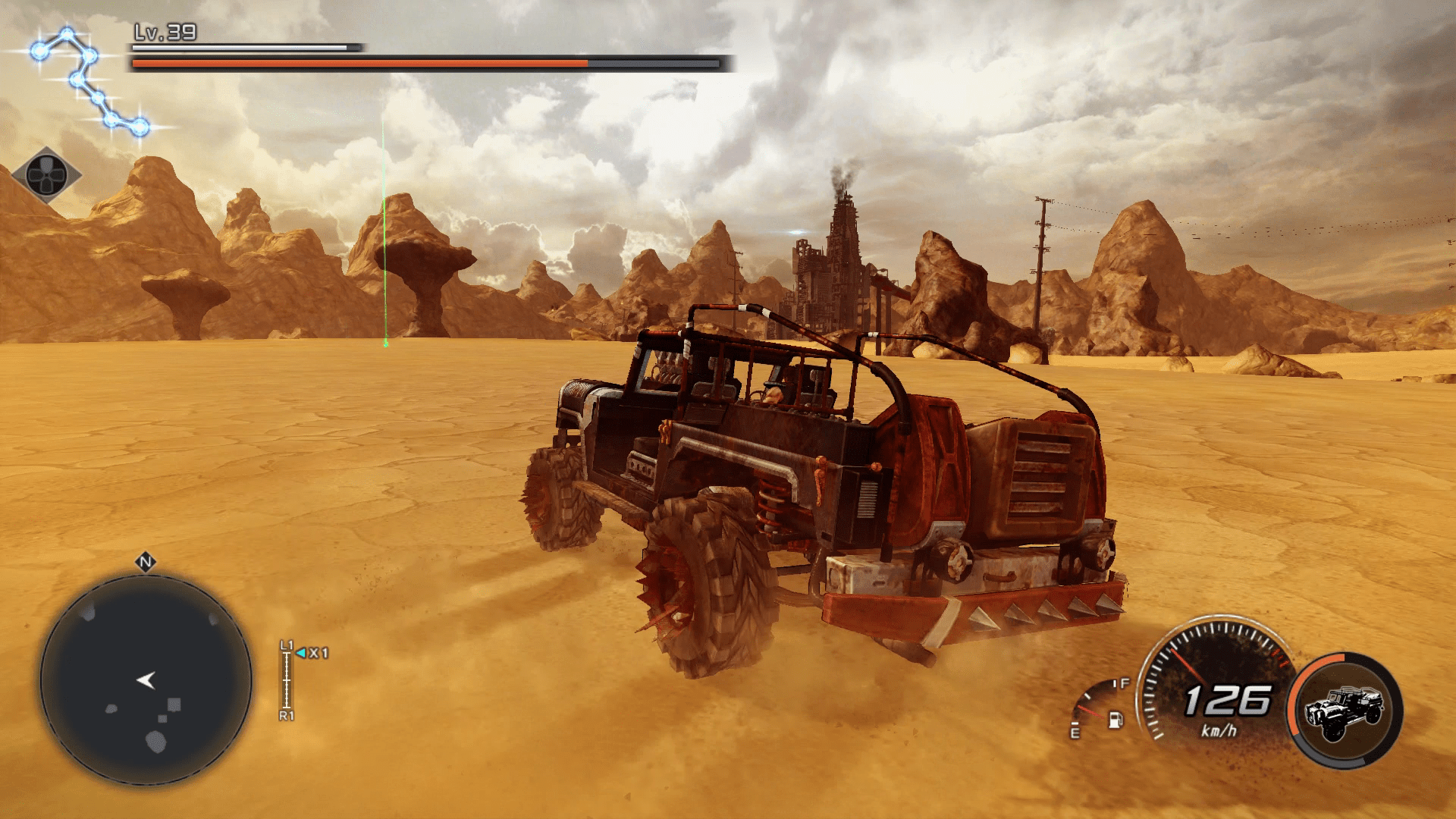Click the gear shift indicator bar

287,680
